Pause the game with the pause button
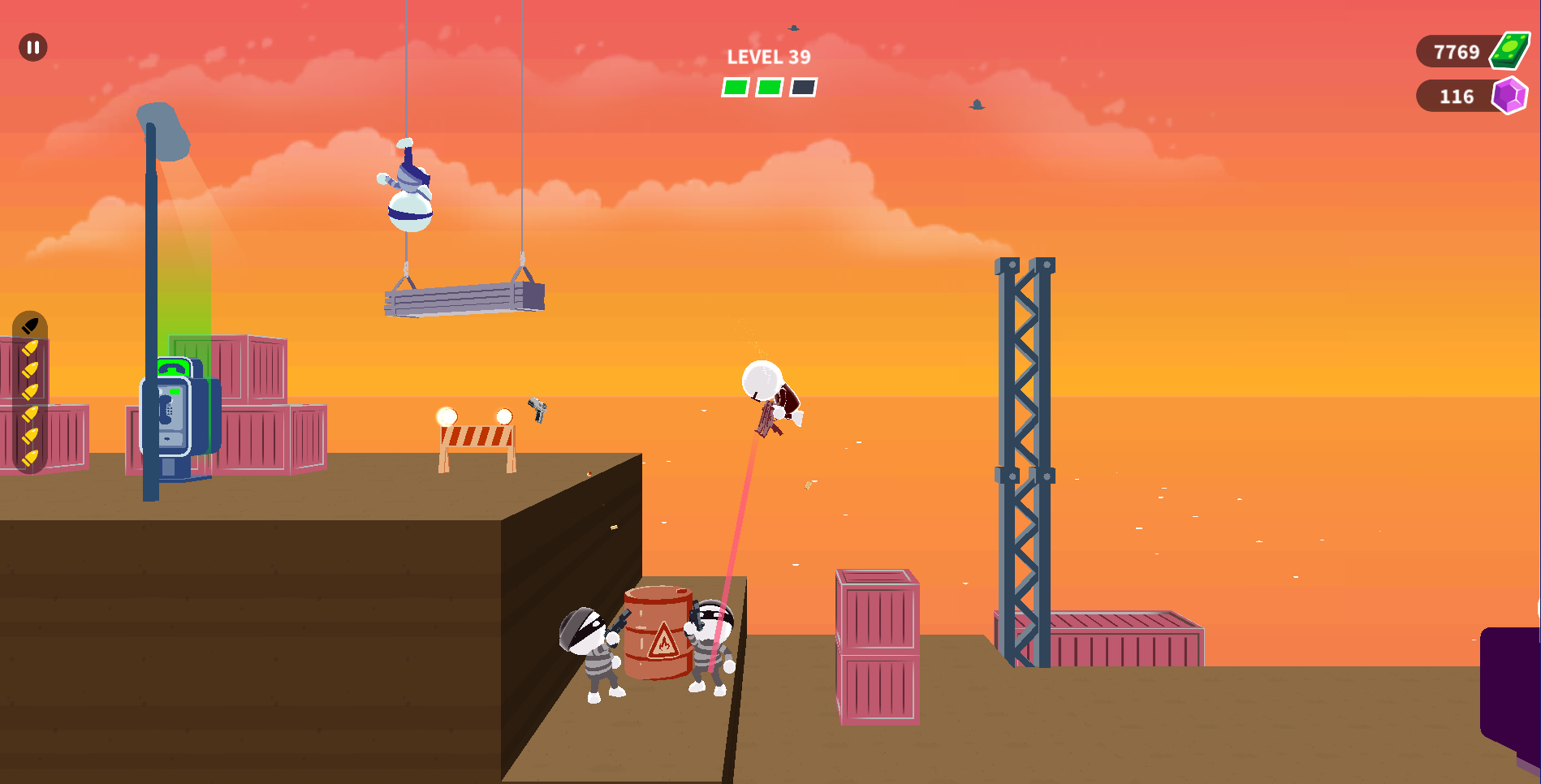 [x=33, y=47]
